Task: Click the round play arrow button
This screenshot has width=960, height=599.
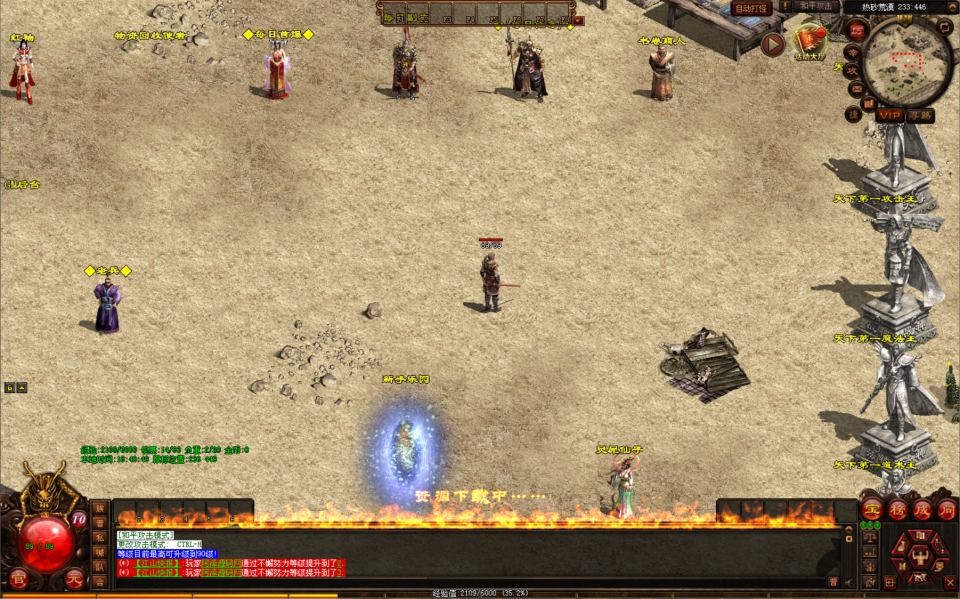Action: 772,44
